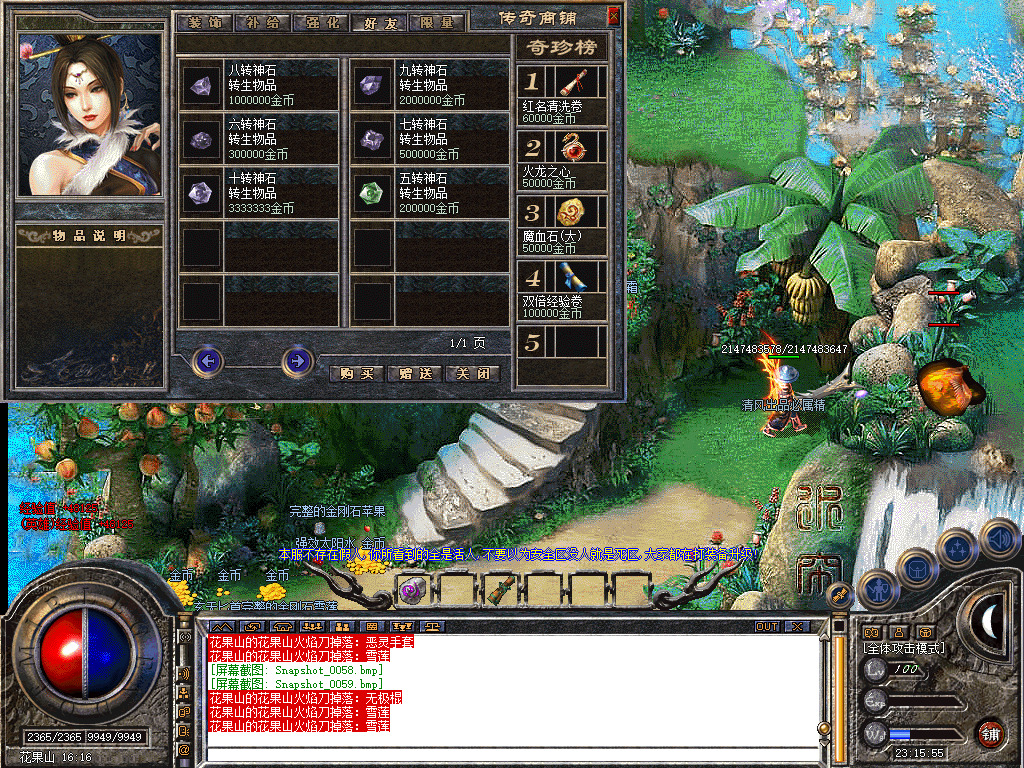
Task: Choose 双倍经验卷 from the 奇珍榜 list
Action: tap(562, 291)
